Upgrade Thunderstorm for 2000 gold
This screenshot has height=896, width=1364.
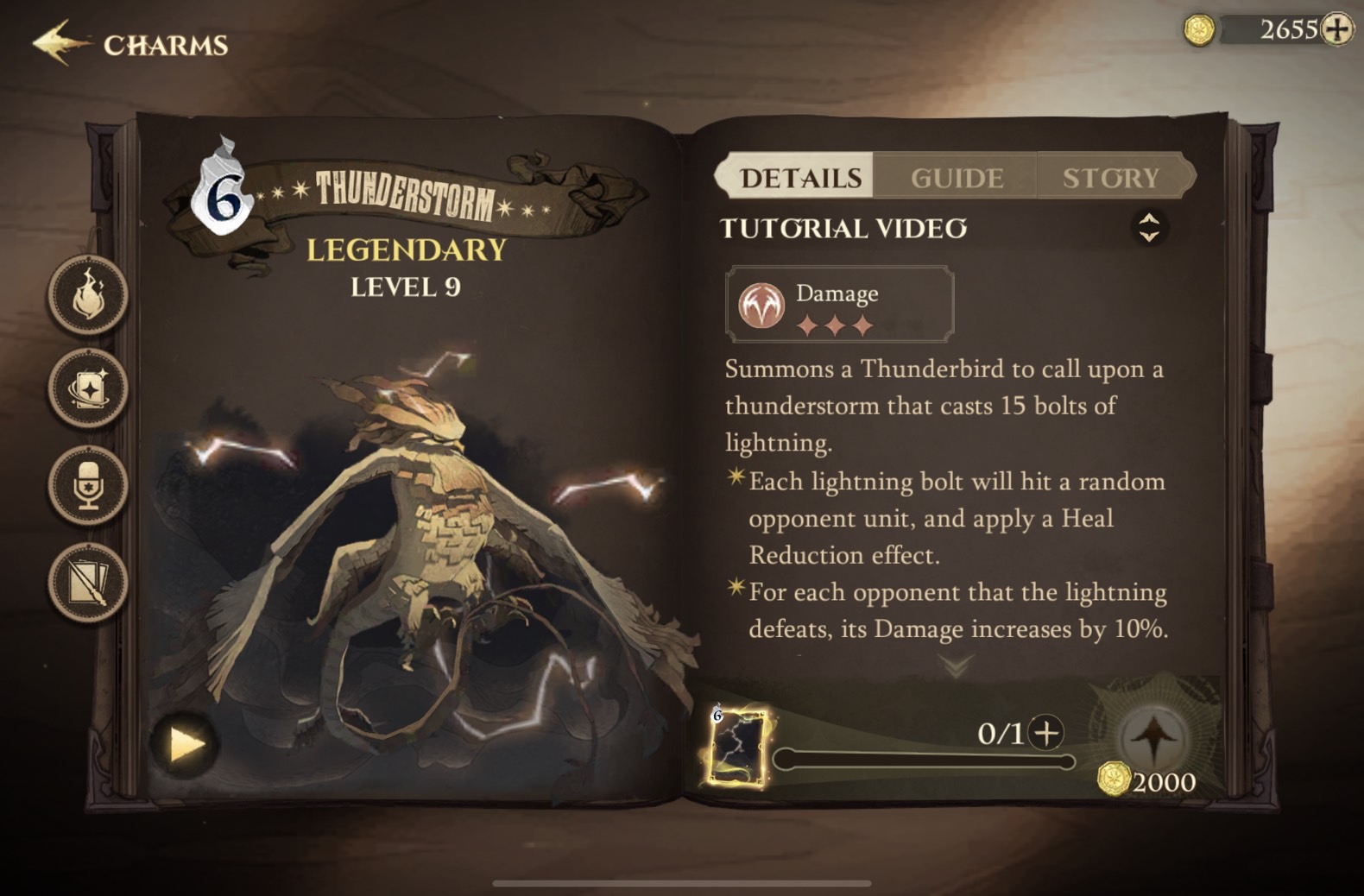1153,742
